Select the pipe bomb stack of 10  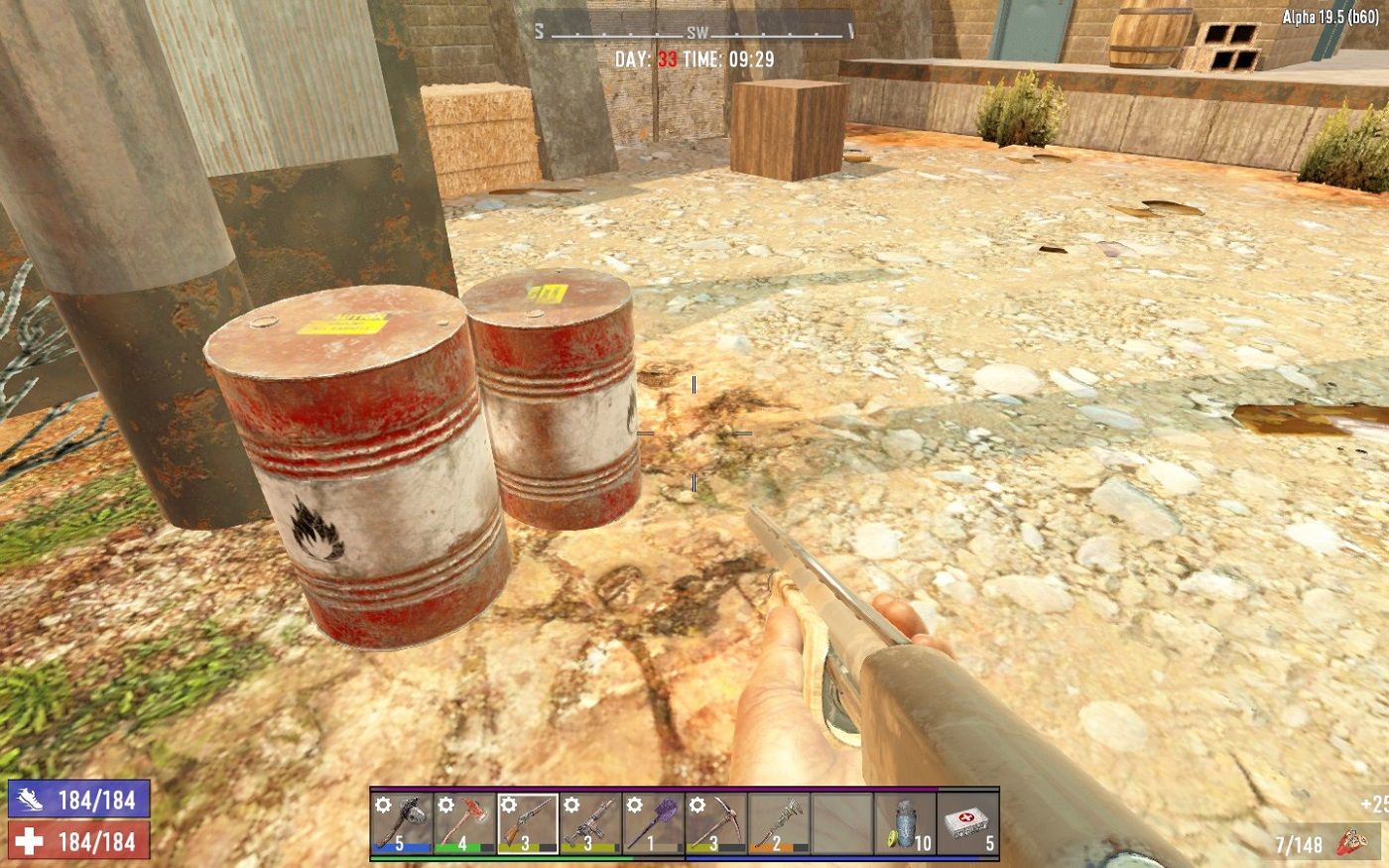(902, 823)
